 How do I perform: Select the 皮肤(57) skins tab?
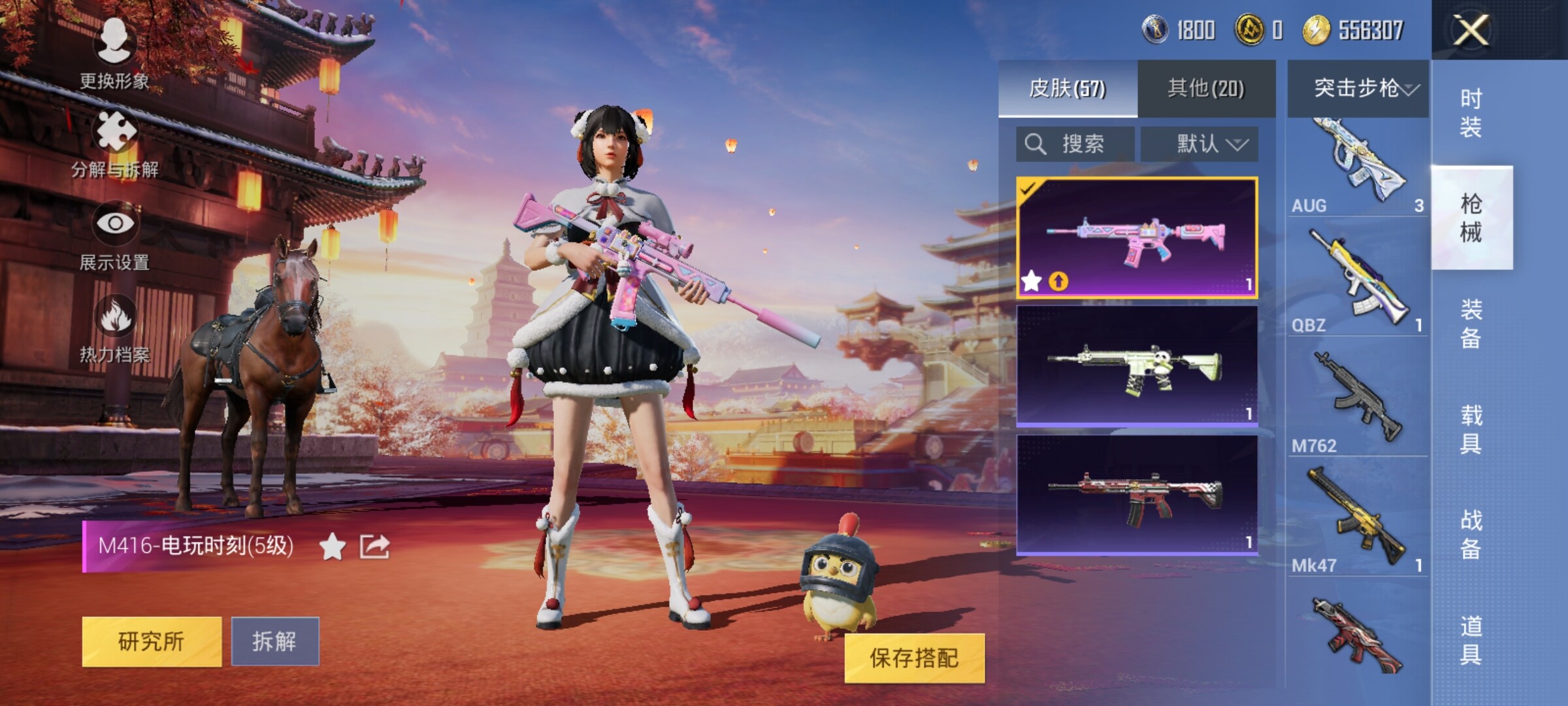click(x=1068, y=89)
